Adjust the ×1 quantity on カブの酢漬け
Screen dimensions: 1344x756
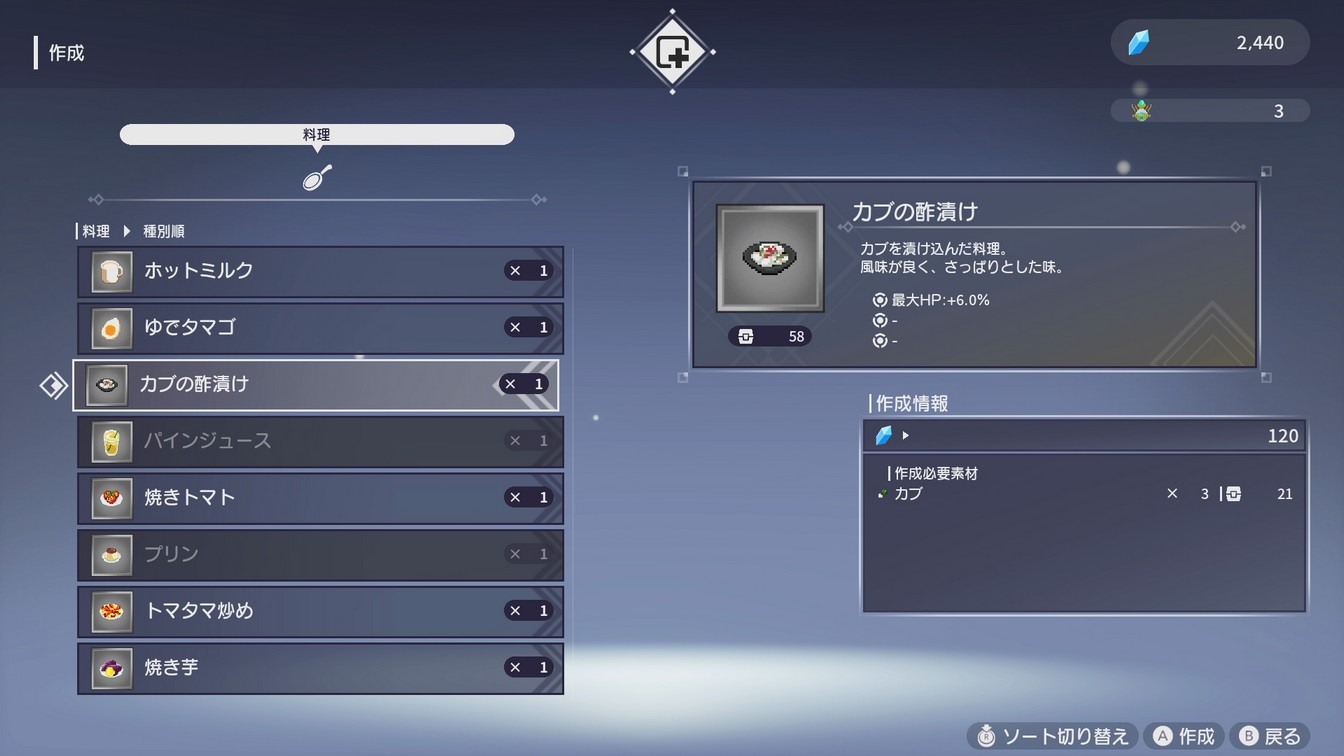pos(524,384)
